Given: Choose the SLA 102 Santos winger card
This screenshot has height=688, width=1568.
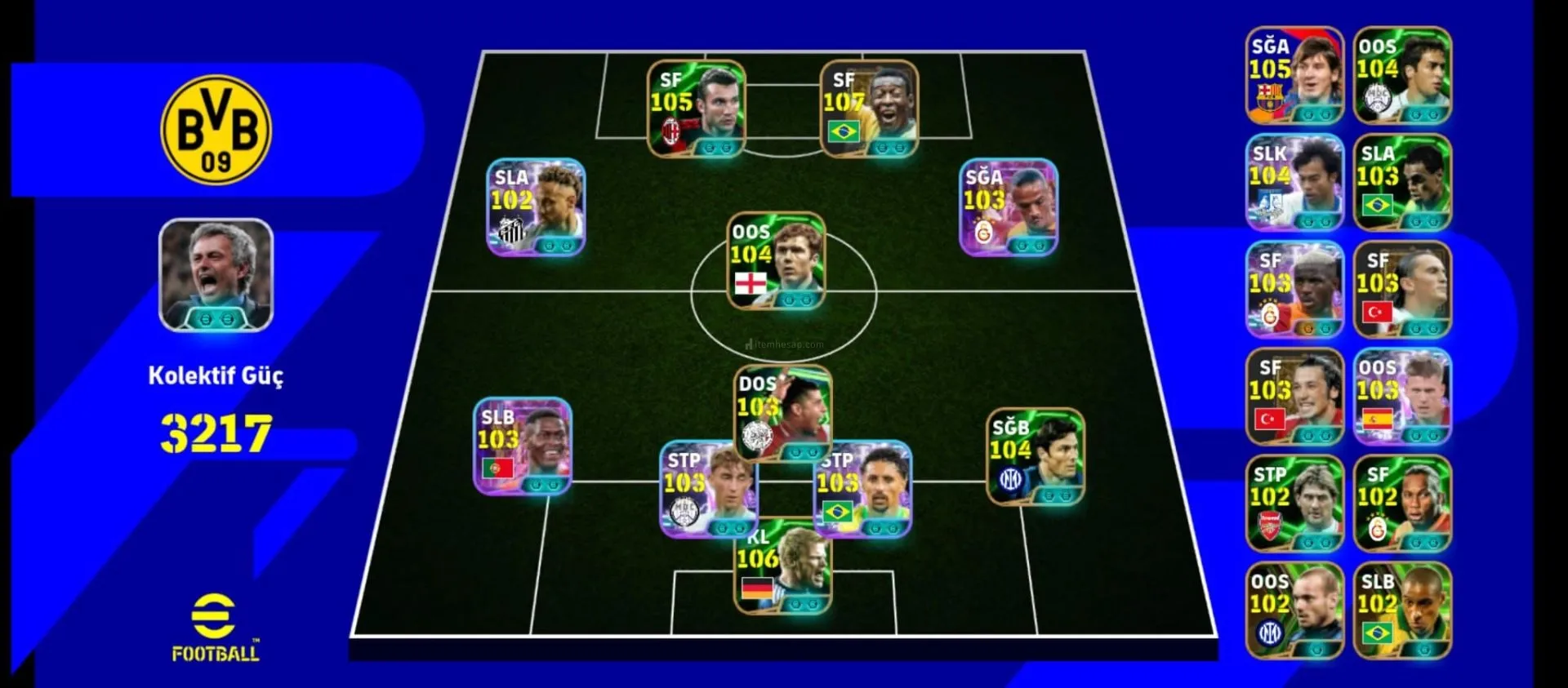Looking at the screenshot, I should pyautogui.click(x=536, y=206).
